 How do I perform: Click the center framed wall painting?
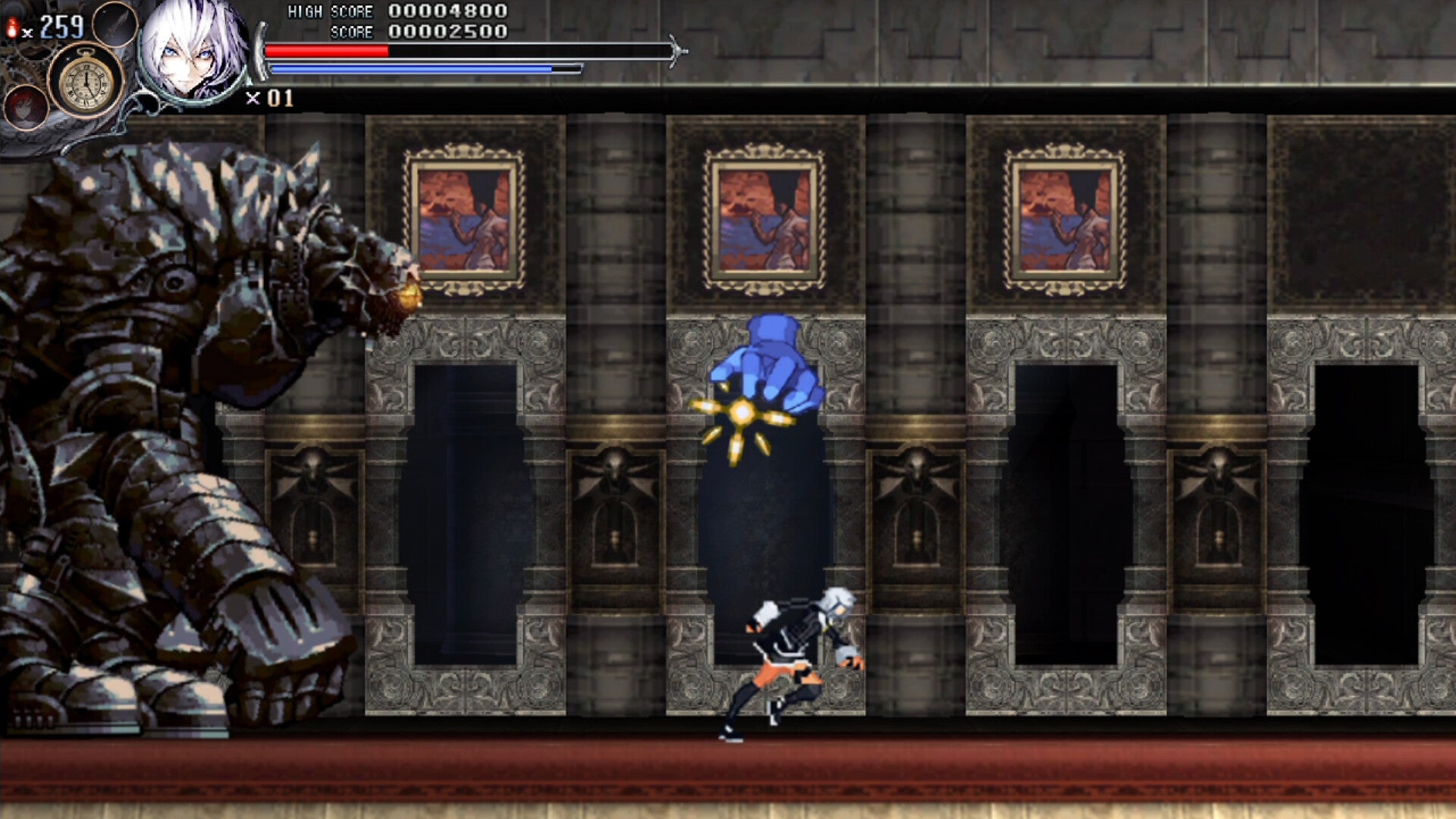pos(762,218)
